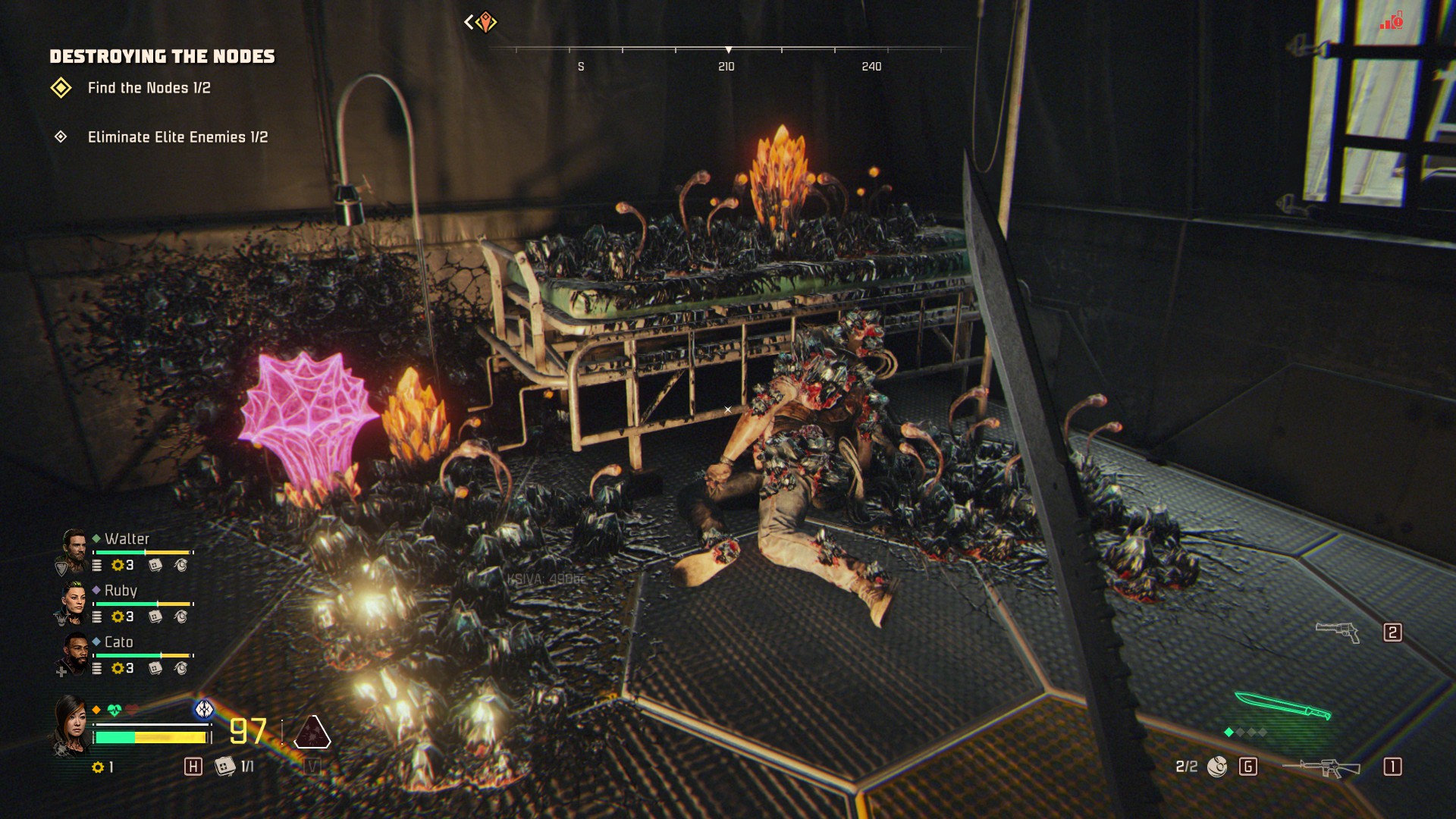
Task: Click the healing item icon
Action: [x=224, y=767]
